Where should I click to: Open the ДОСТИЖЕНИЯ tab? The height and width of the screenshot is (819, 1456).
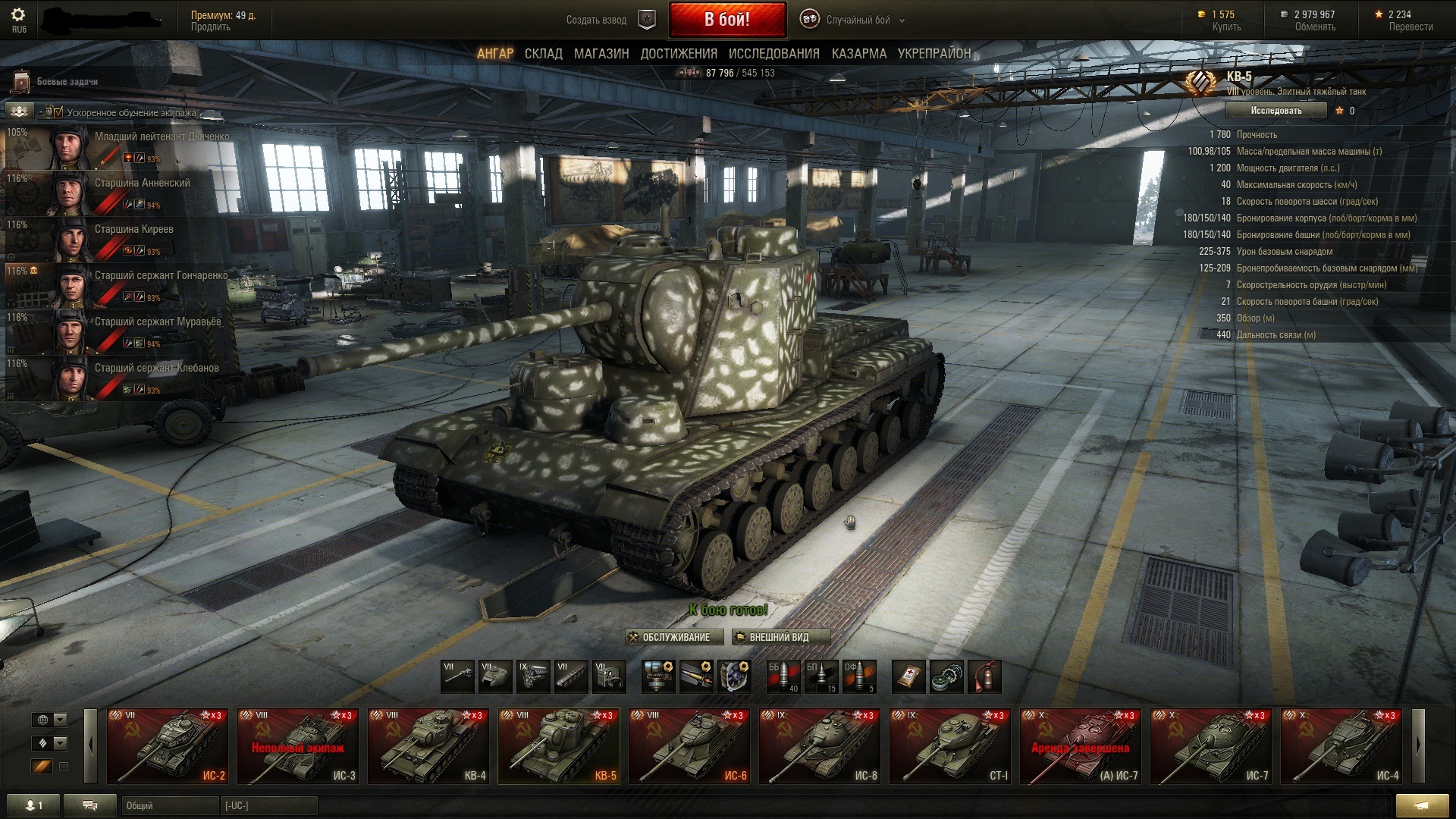pos(679,54)
